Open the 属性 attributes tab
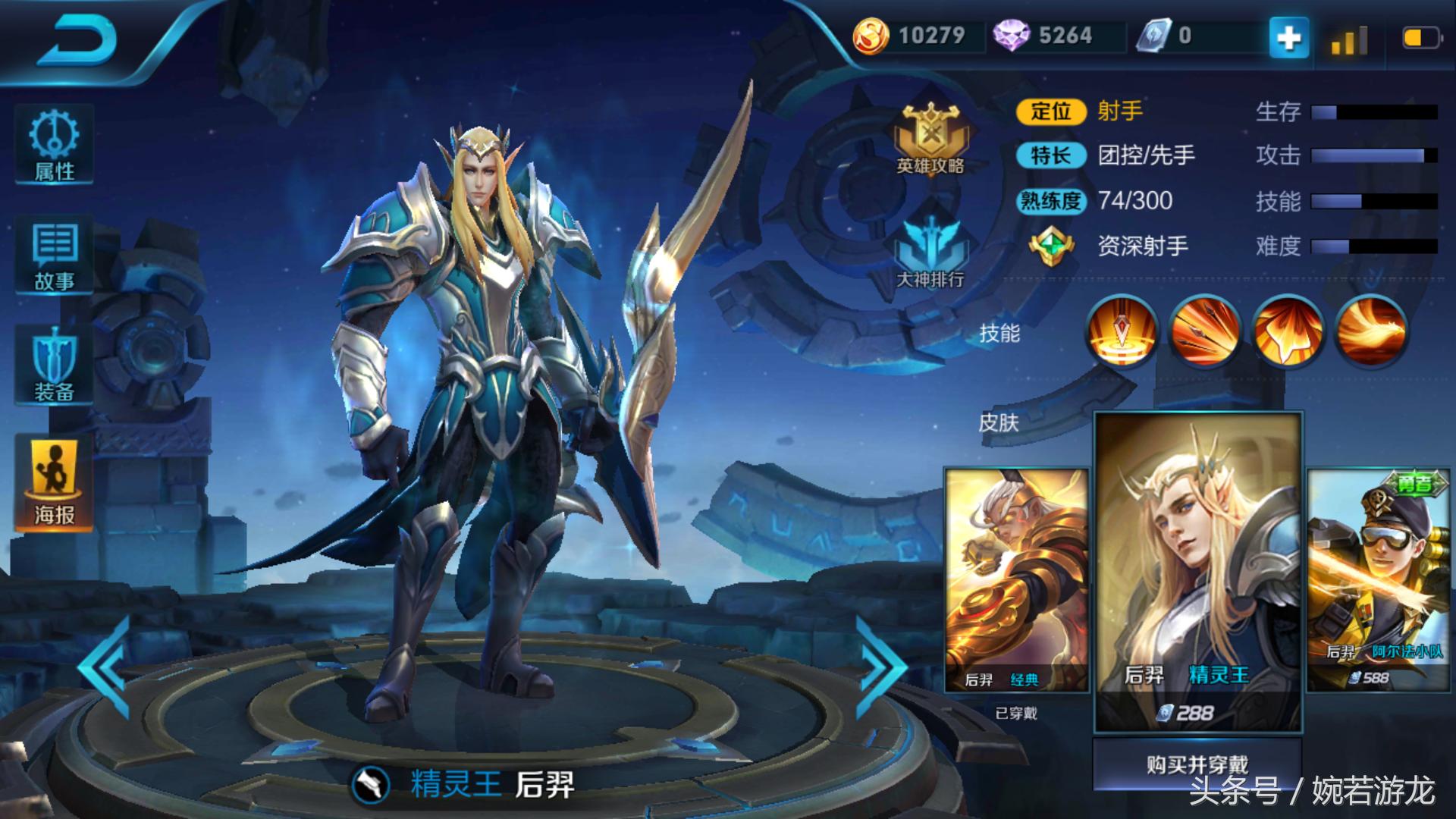 54,146
